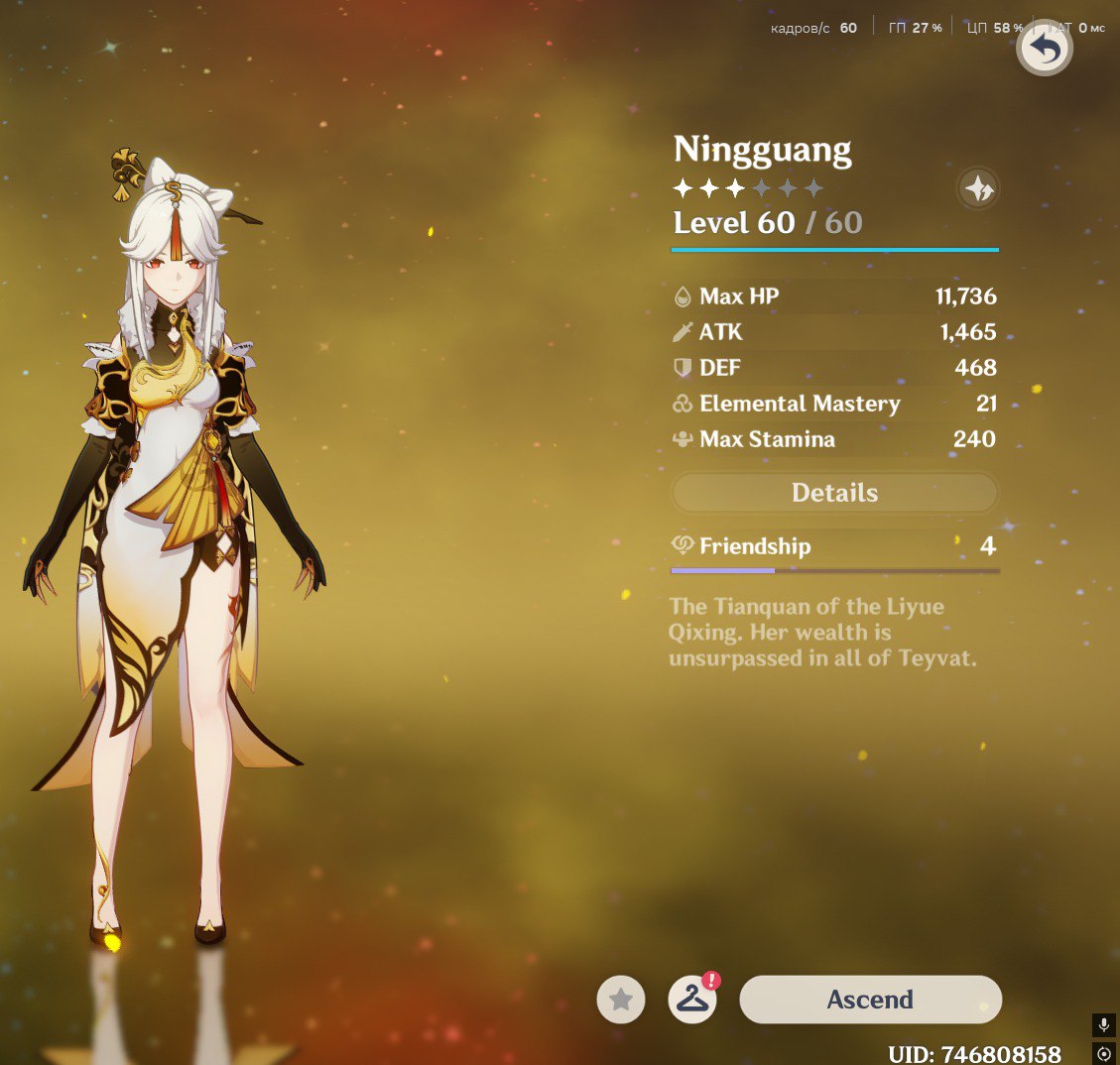1120x1065 pixels.
Task: Open the Details stats panel
Action: pyautogui.click(x=834, y=493)
